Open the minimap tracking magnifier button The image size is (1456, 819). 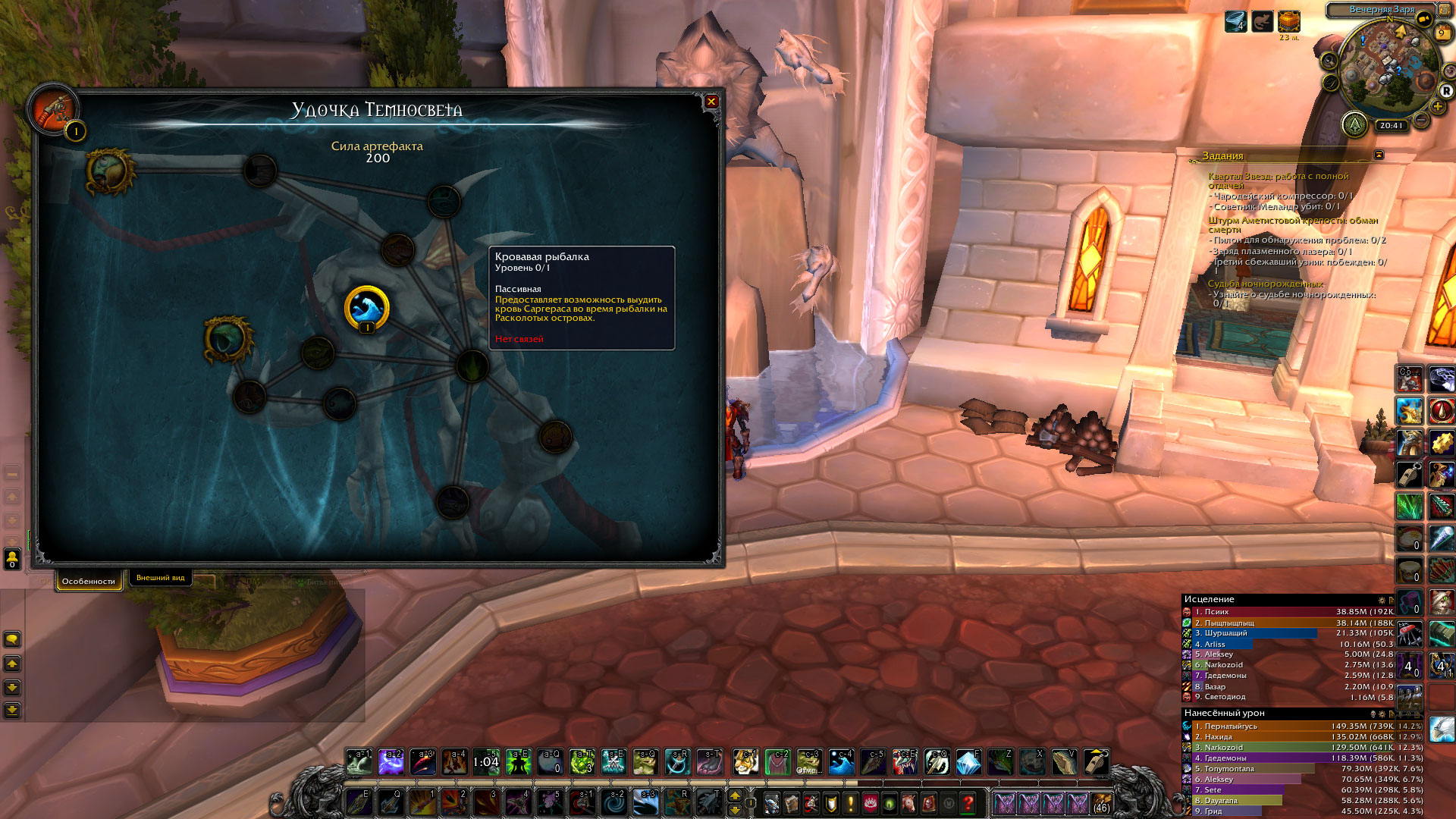(1329, 61)
